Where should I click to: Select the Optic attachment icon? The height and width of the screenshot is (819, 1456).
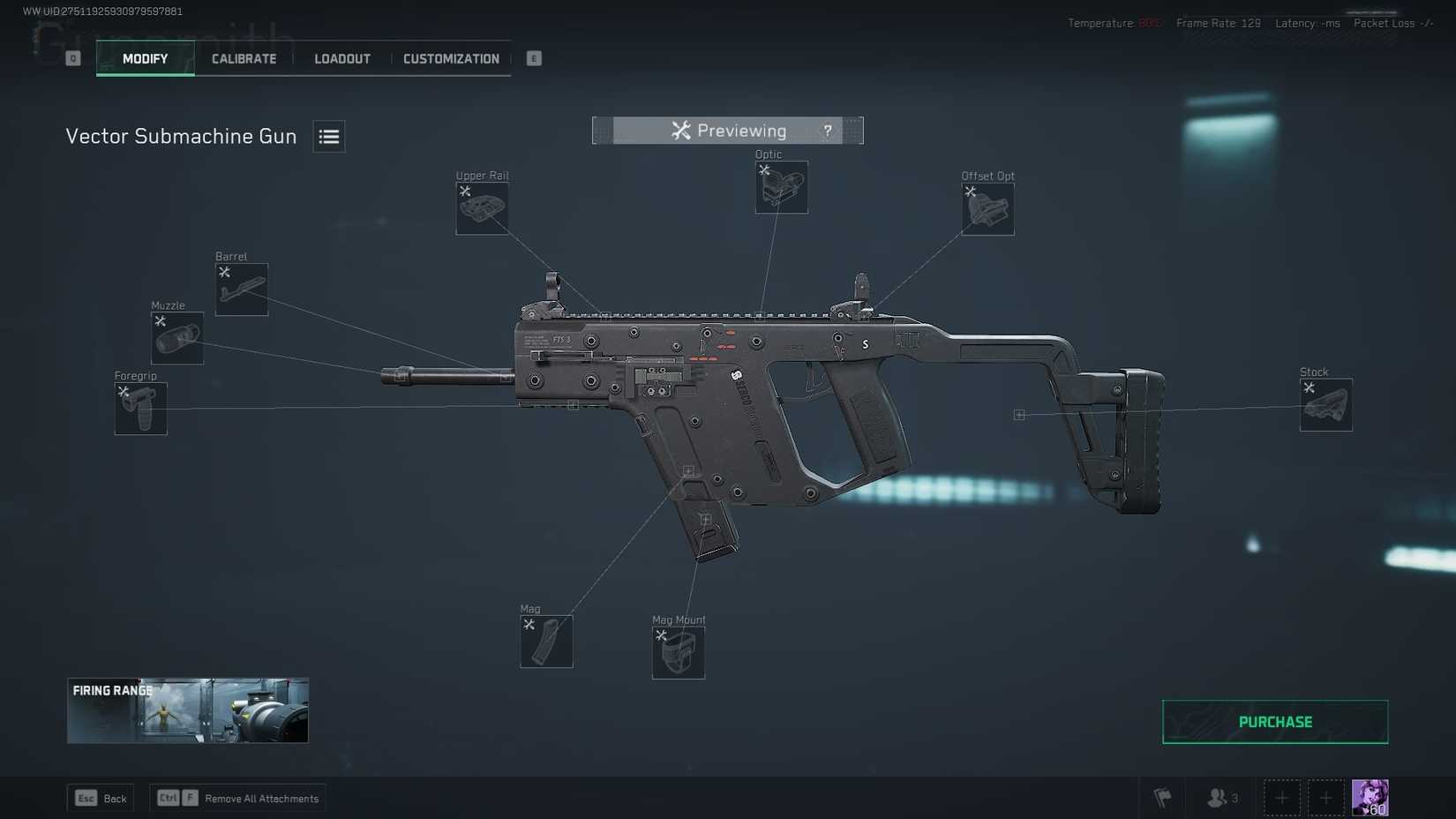pyautogui.click(x=780, y=187)
